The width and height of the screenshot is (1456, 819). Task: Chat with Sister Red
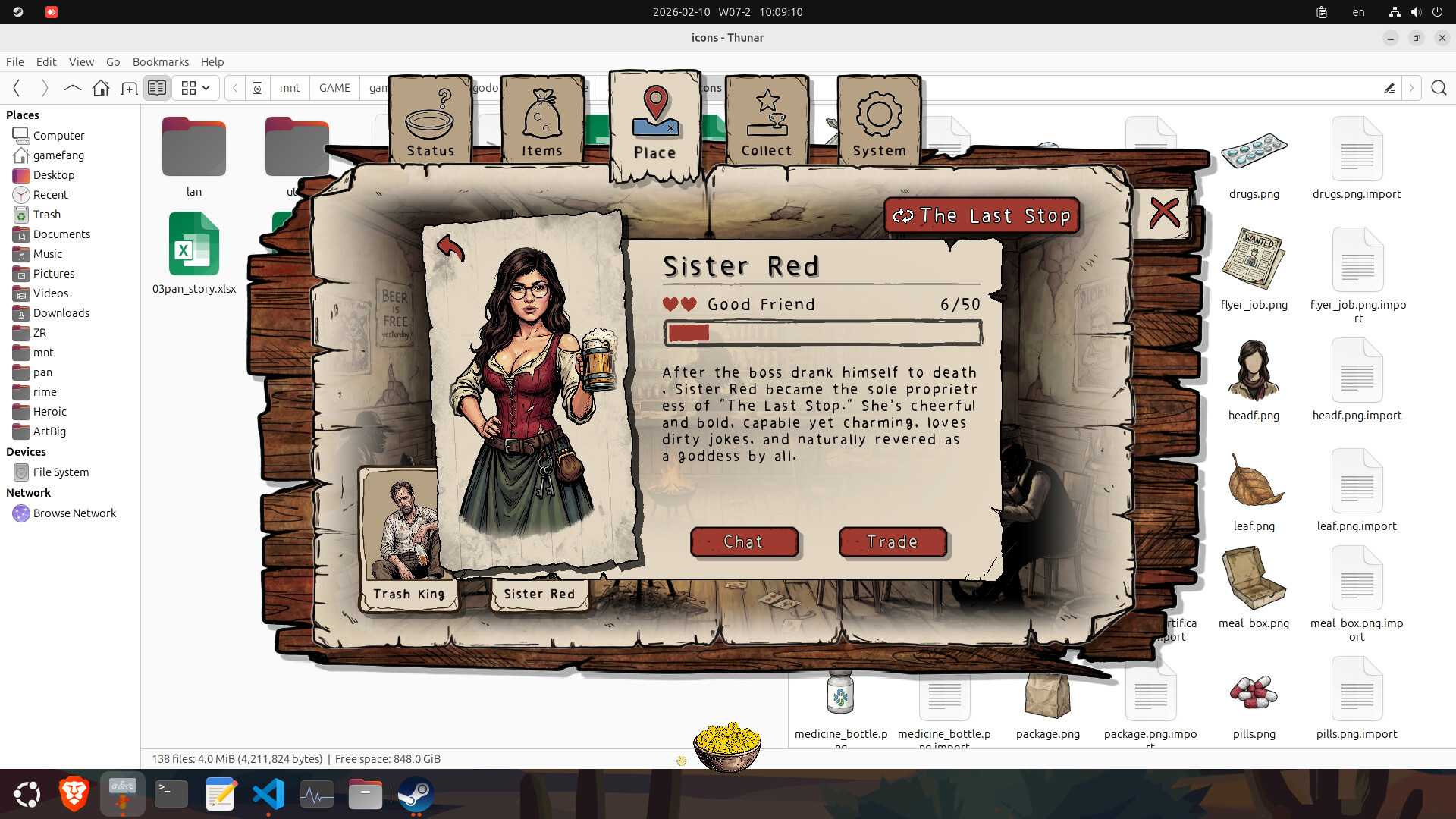tap(743, 542)
